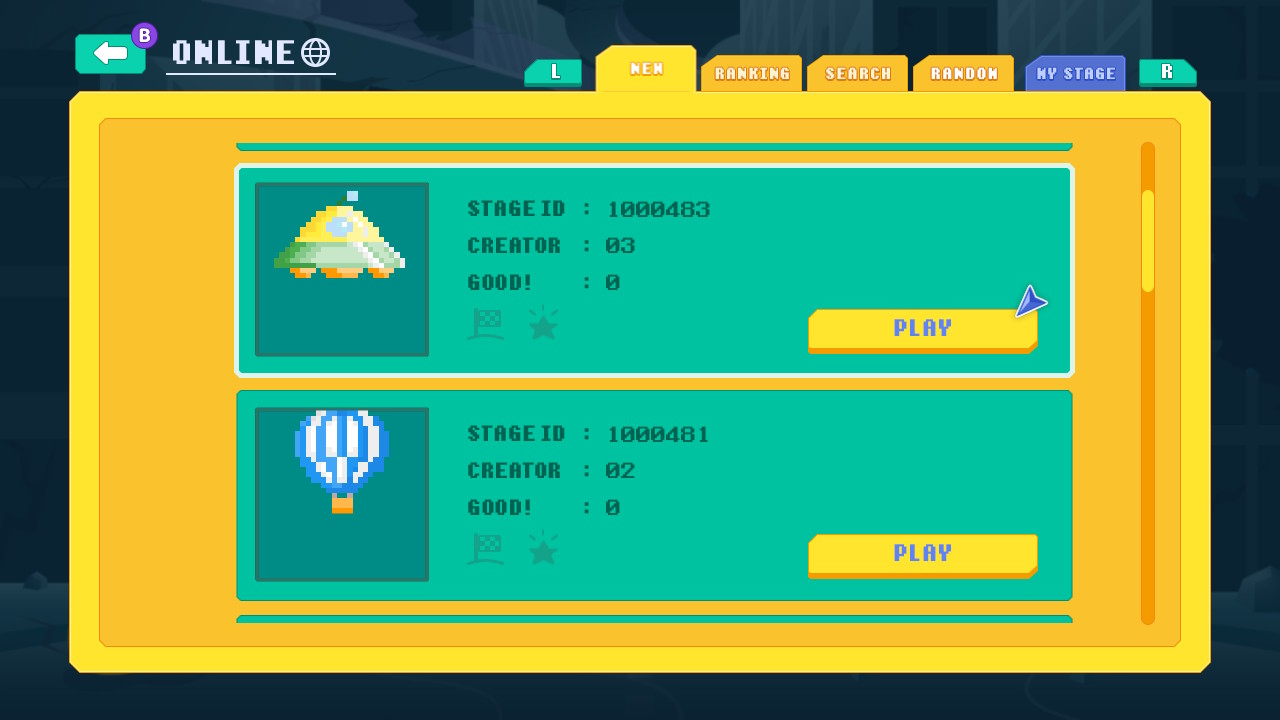This screenshot has width=1280, height=720.
Task: Open the RANDOM stage tab
Action: pyautogui.click(x=963, y=73)
